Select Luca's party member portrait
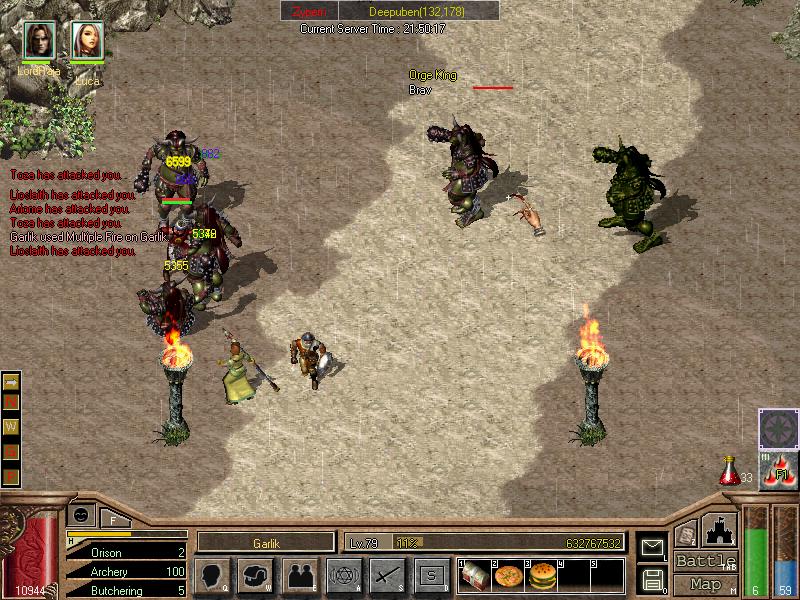Viewport: 800px width, 600px height. (x=87, y=41)
